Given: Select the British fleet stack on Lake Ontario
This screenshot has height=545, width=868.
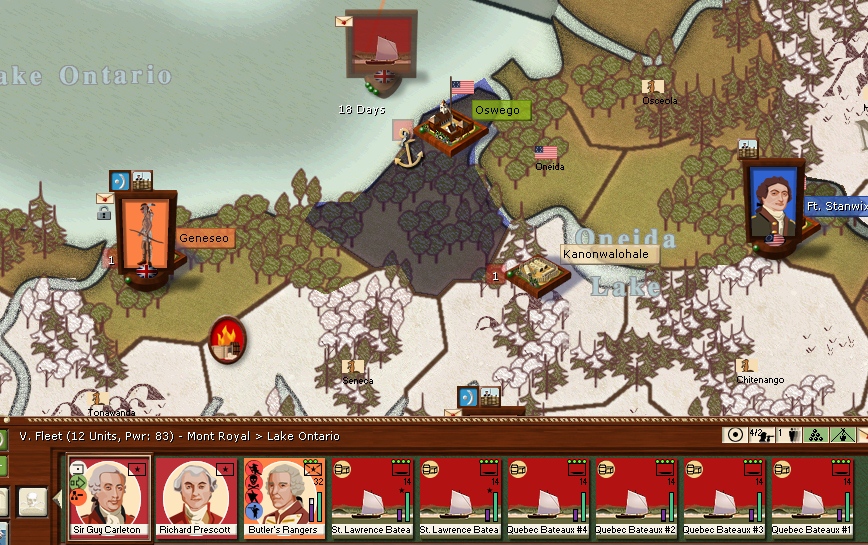Looking at the screenshot, I should pyautogui.click(x=381, y=47).
